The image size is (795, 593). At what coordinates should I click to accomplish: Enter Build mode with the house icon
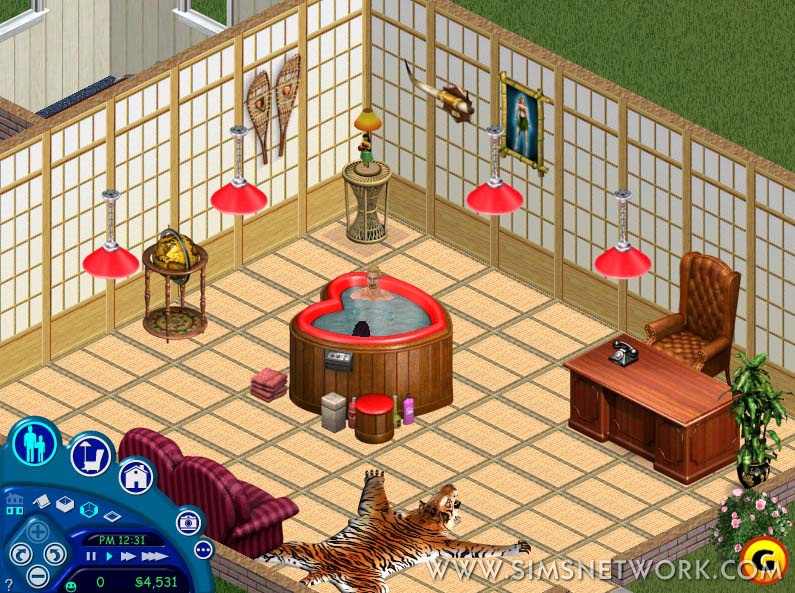tap(136, 476)
